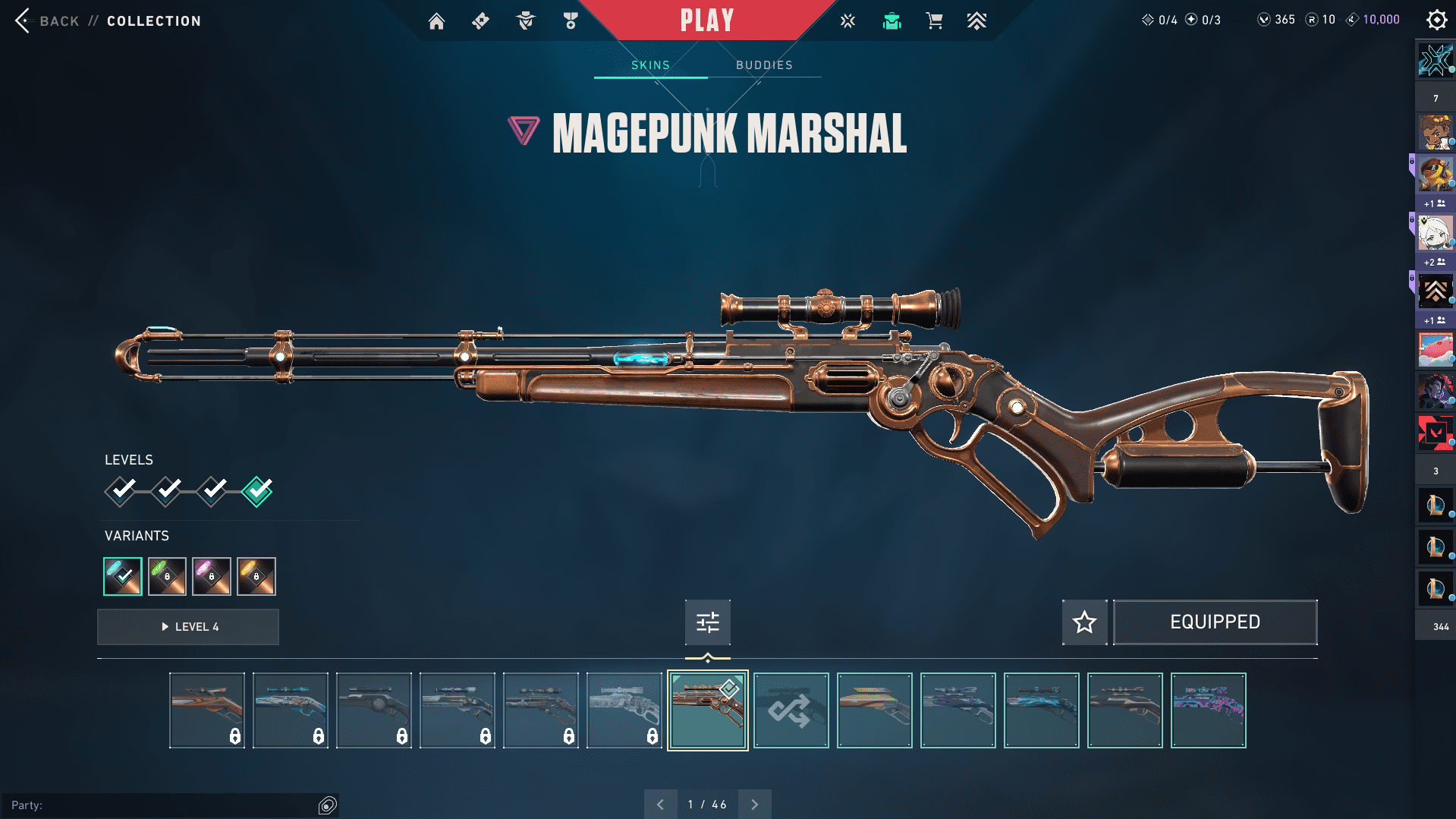1456x819 pixels.
Task: Choose the green locked variant
Action: [x=167, y=576]
